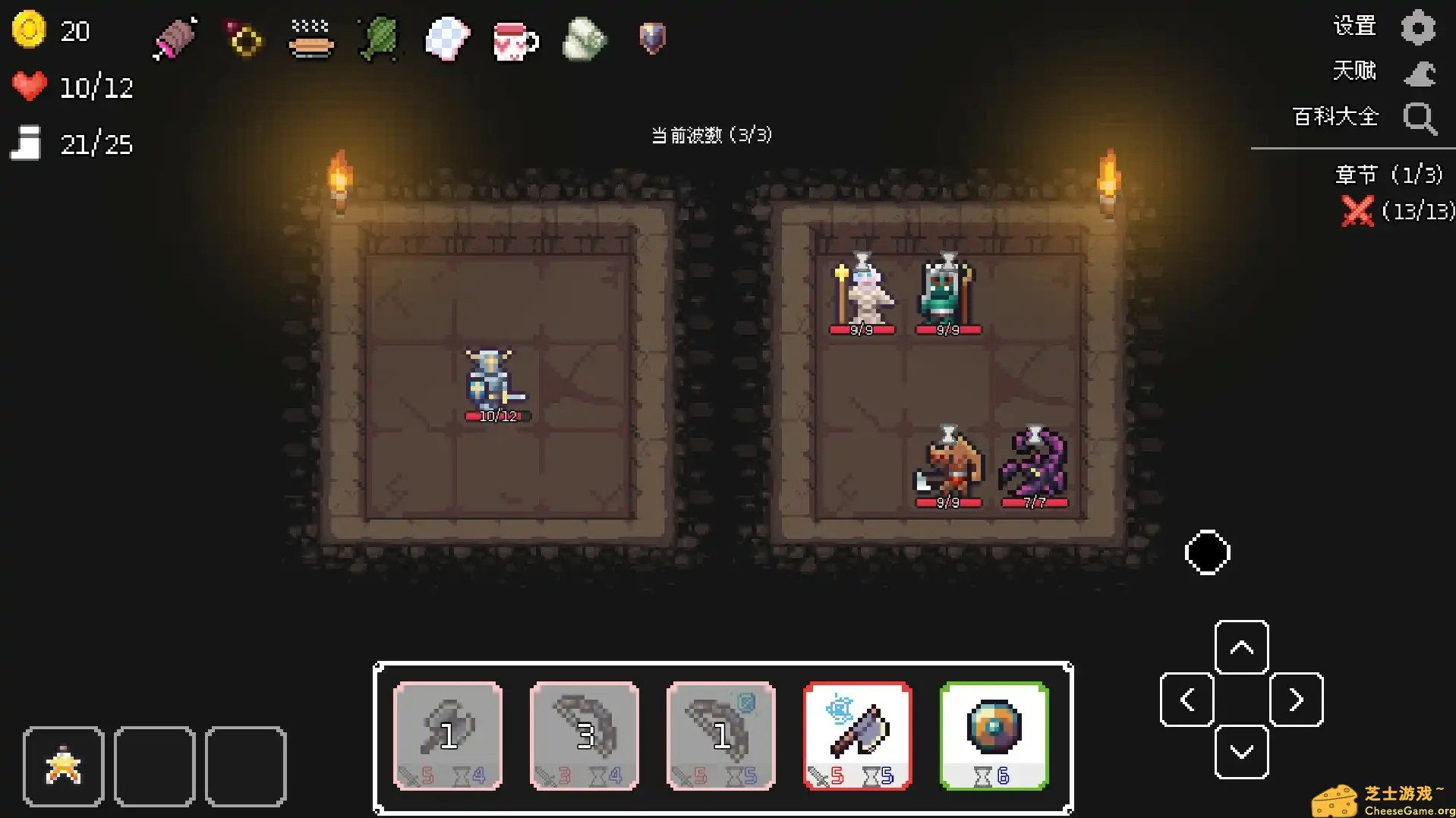
Task: Click the heart icon showing 10/12 health
Action: [x=29, y=86]
